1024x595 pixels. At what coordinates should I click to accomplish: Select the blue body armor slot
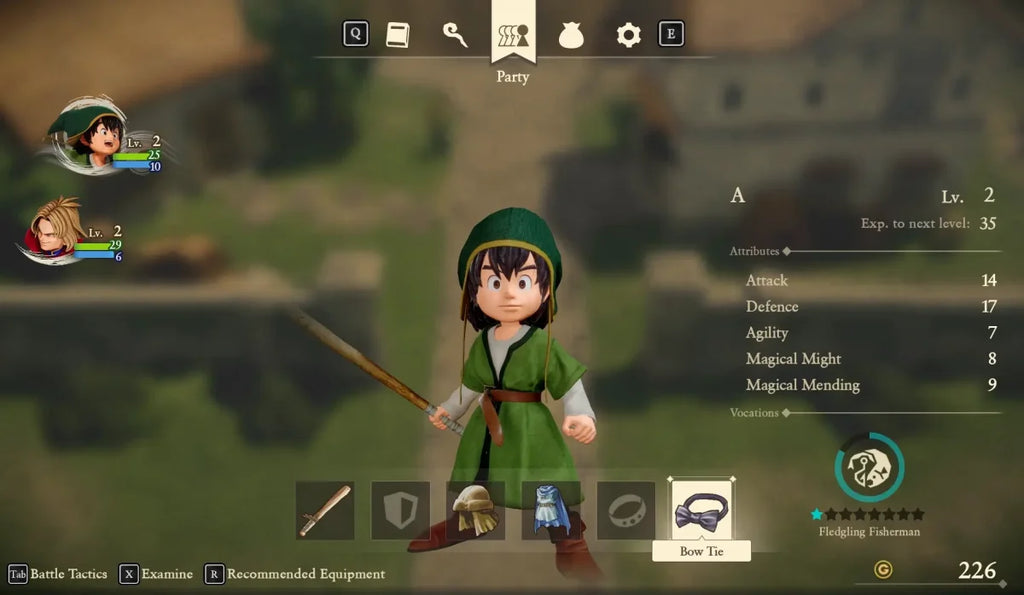(x=551, y=510)
